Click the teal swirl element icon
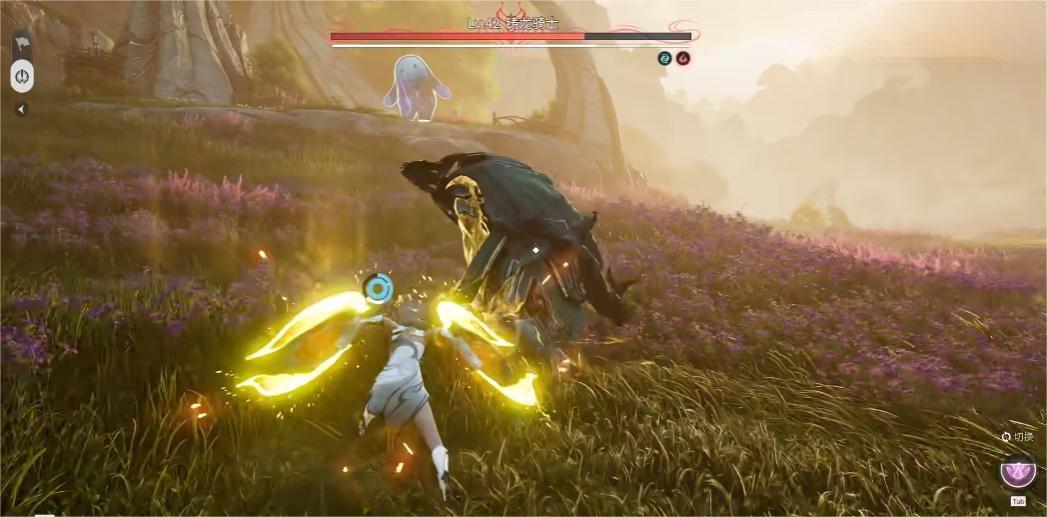Viewport: 1047px width, 517px height. click(x=665, y=59)
